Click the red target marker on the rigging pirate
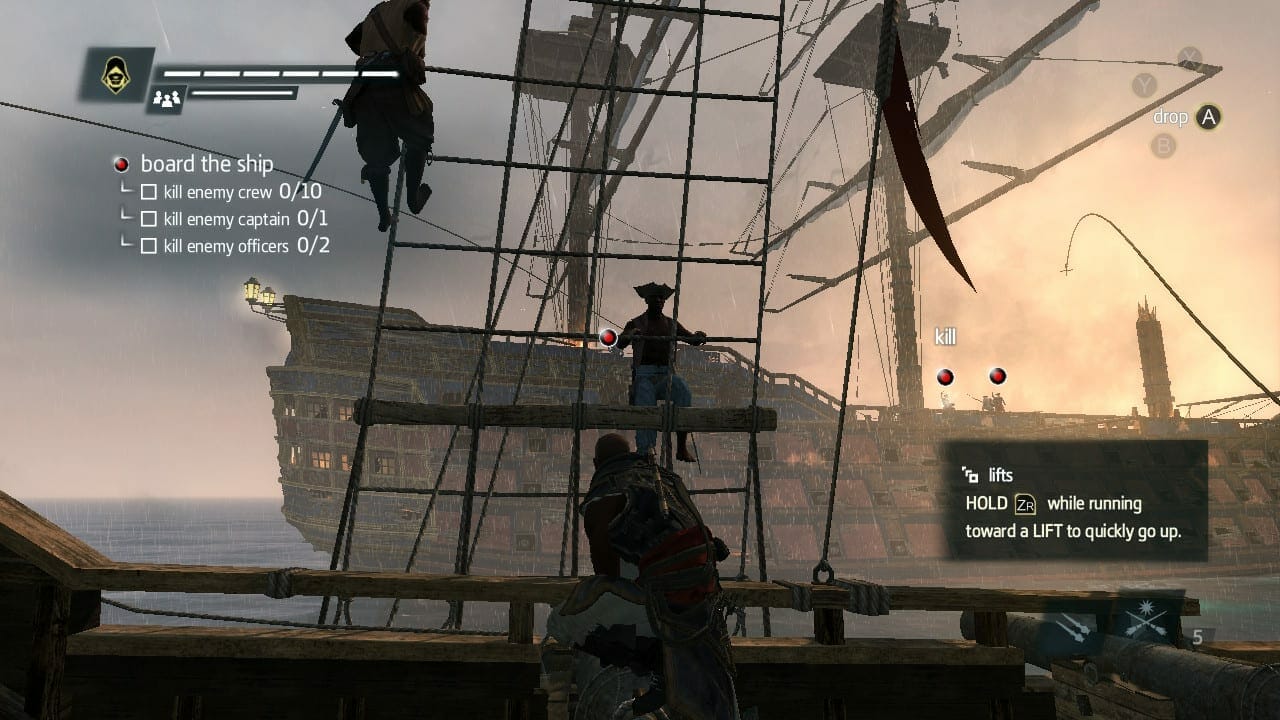This screenshot has height=720, width=1280. point(608,337)
